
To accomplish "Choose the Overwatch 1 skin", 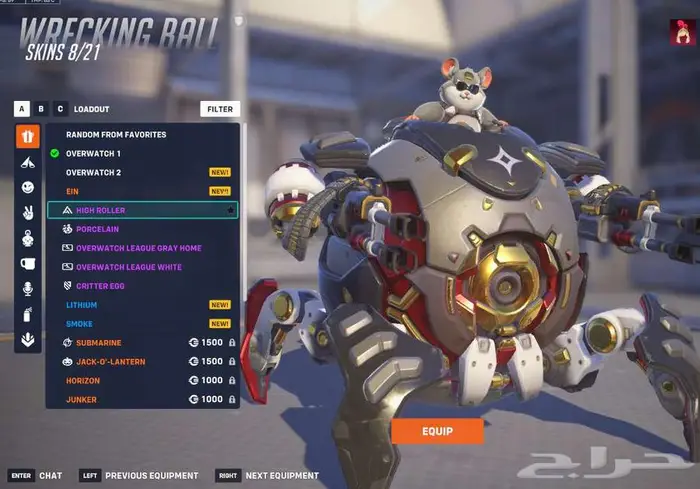I will (x=93, y=153).
